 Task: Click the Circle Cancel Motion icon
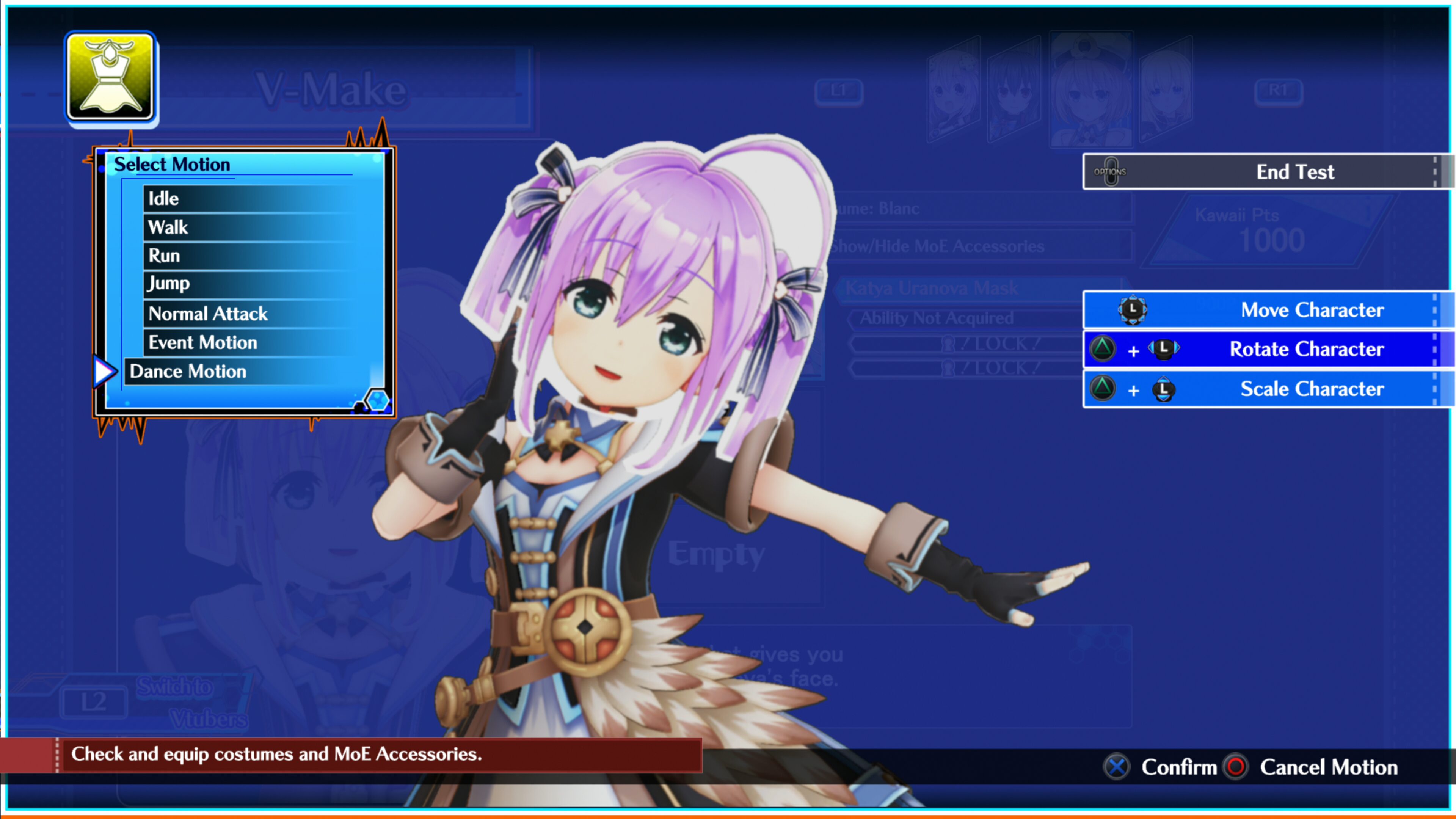pos(1235,767)
